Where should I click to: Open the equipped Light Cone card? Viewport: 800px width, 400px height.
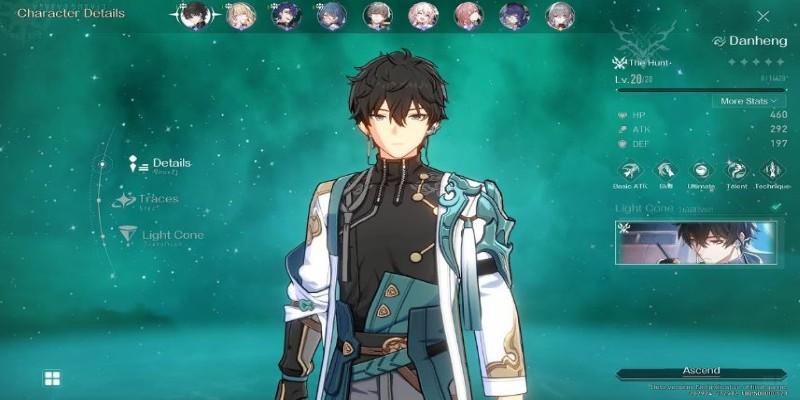697,243
